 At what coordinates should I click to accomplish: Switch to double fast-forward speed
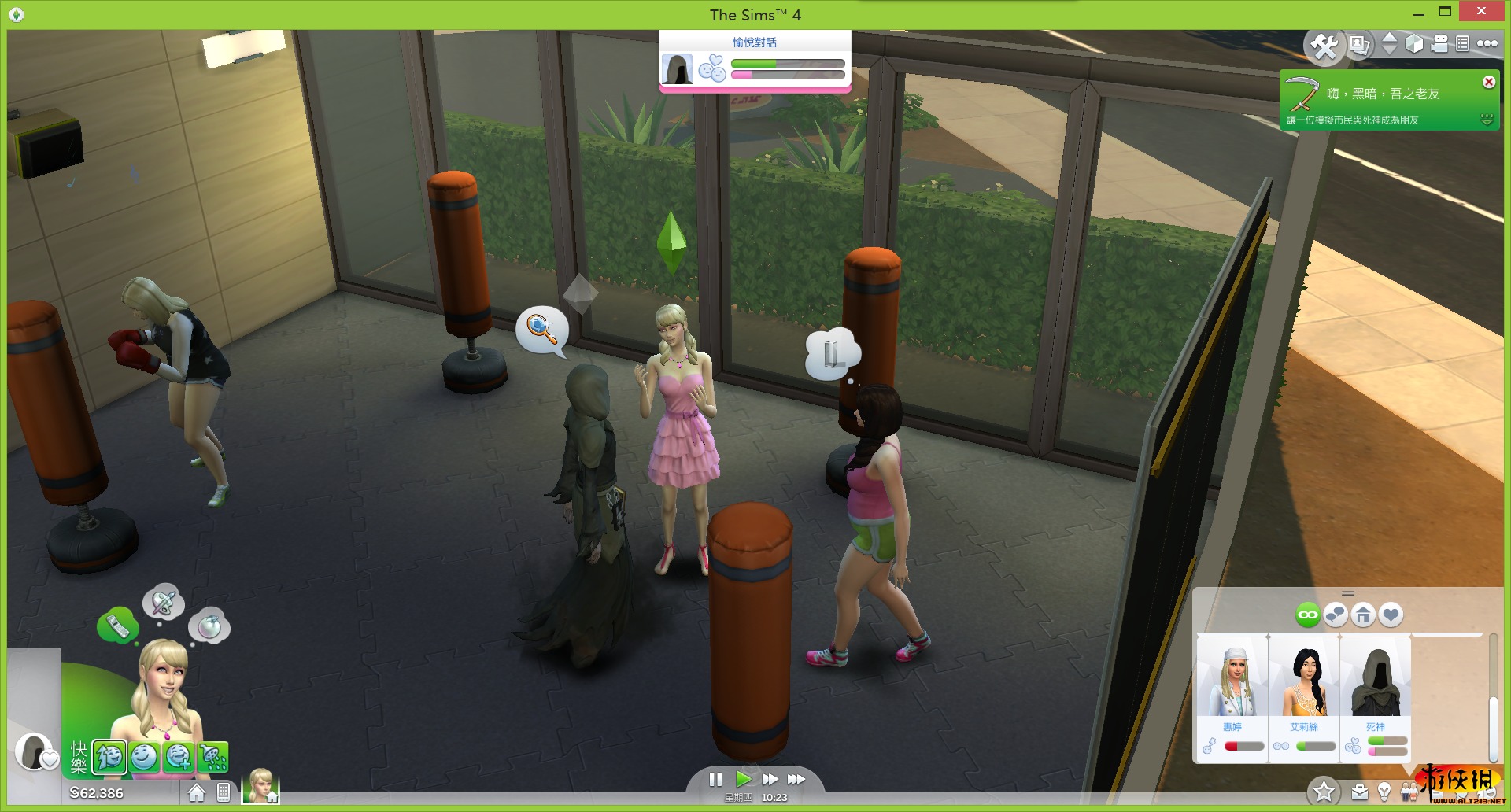click(x=770, y=779)
